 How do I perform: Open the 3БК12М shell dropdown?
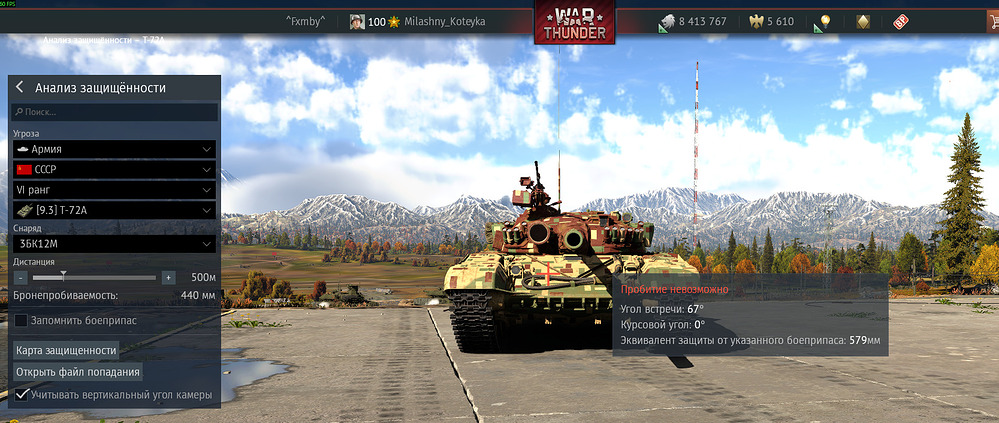[x=115, y=244]
